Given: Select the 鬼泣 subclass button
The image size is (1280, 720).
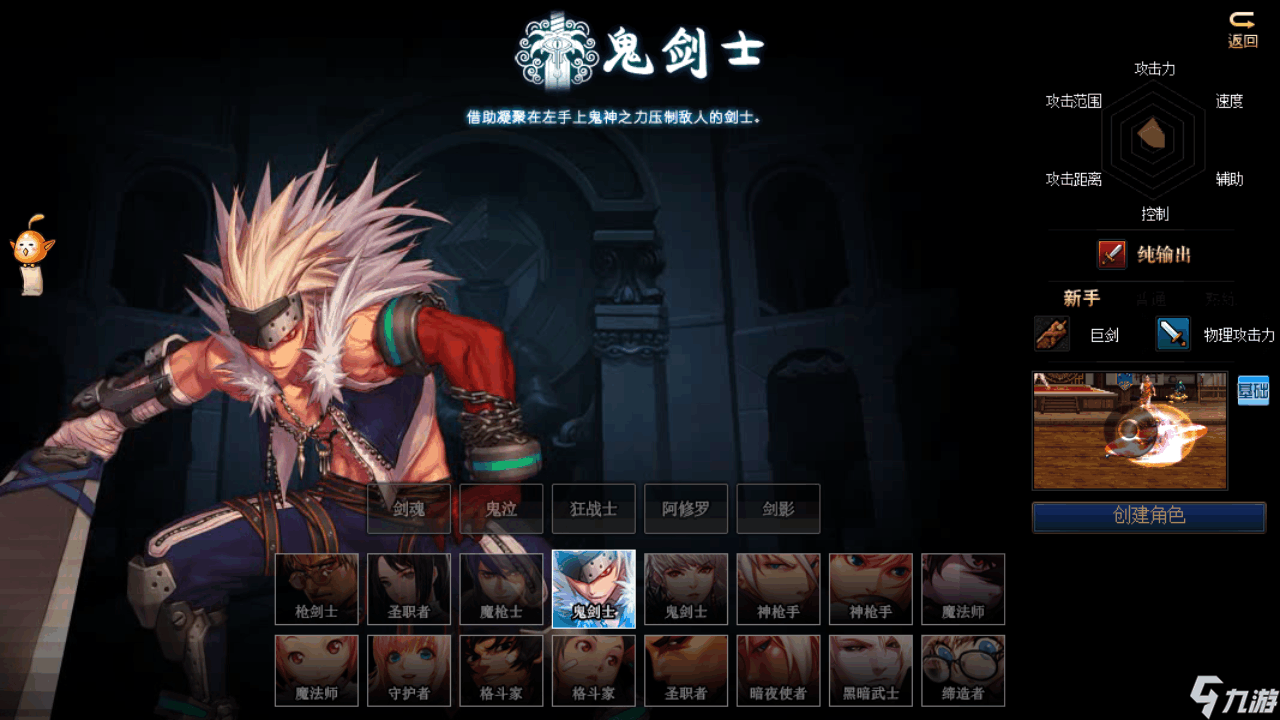Looking at the screenshot, I should coord(501,509).
